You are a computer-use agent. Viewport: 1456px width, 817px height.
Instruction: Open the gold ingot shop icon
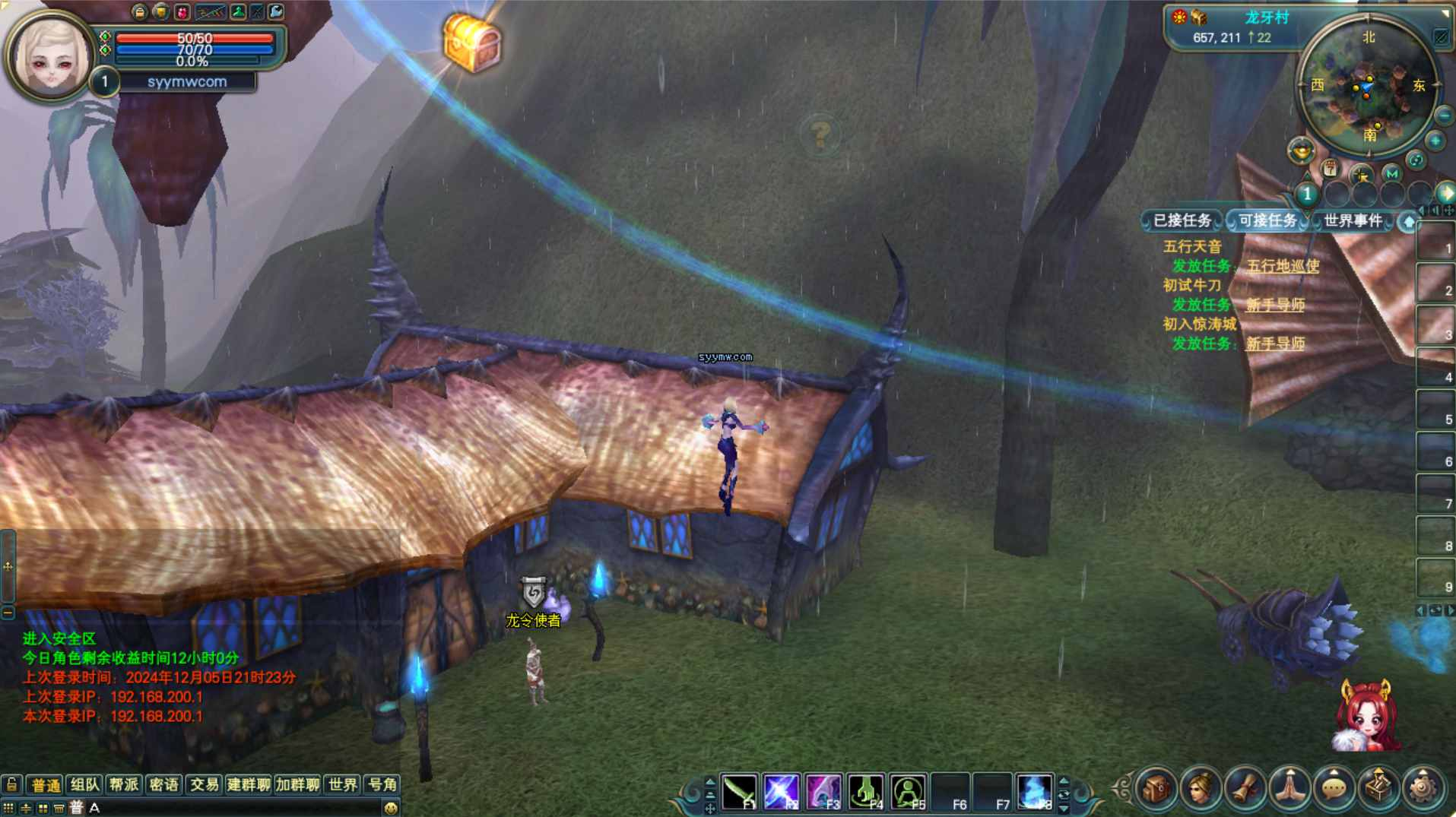click(1301, 150)
